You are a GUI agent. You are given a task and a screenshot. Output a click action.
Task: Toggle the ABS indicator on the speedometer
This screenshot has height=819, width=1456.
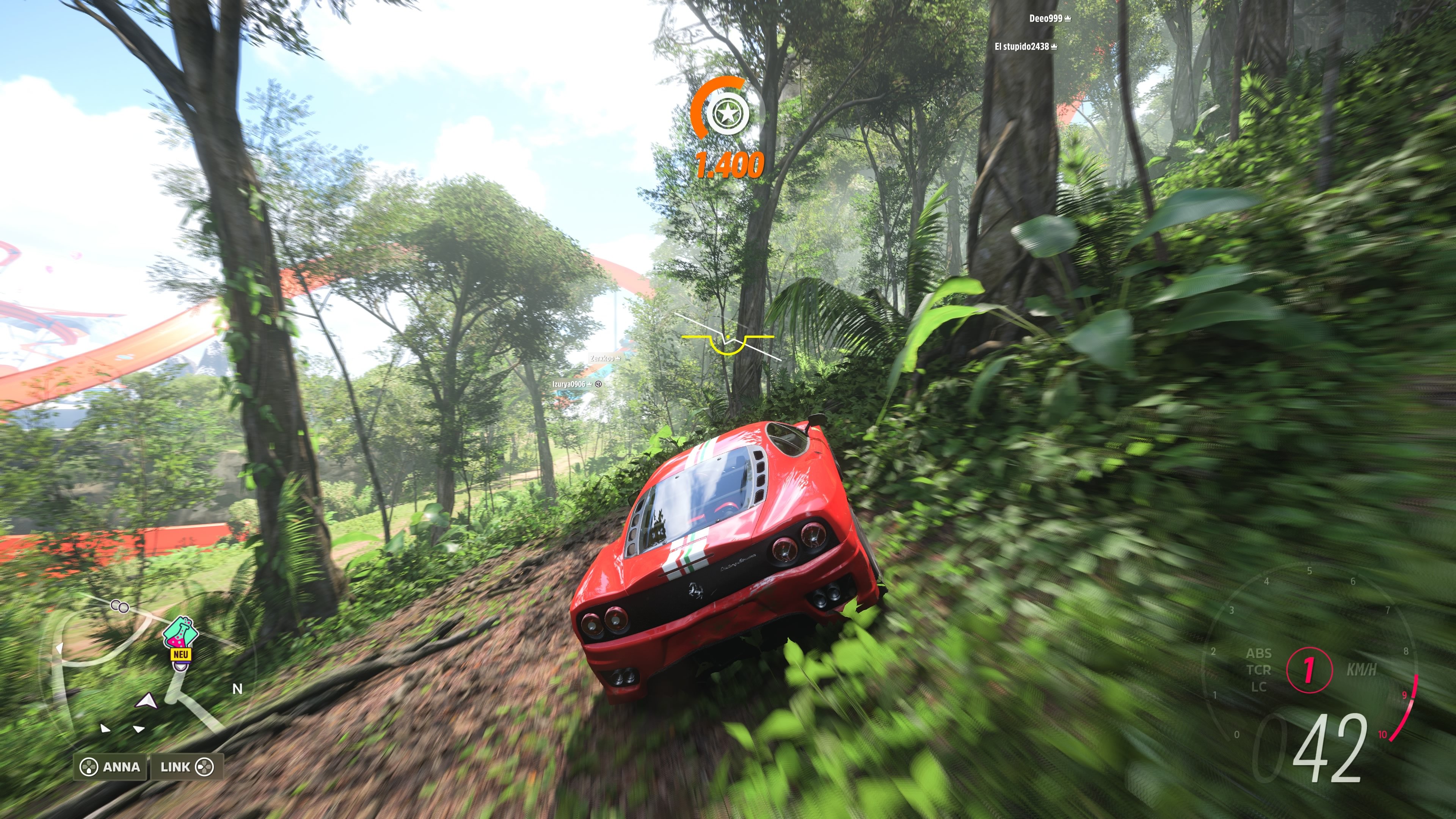(x=1259, y=653)
